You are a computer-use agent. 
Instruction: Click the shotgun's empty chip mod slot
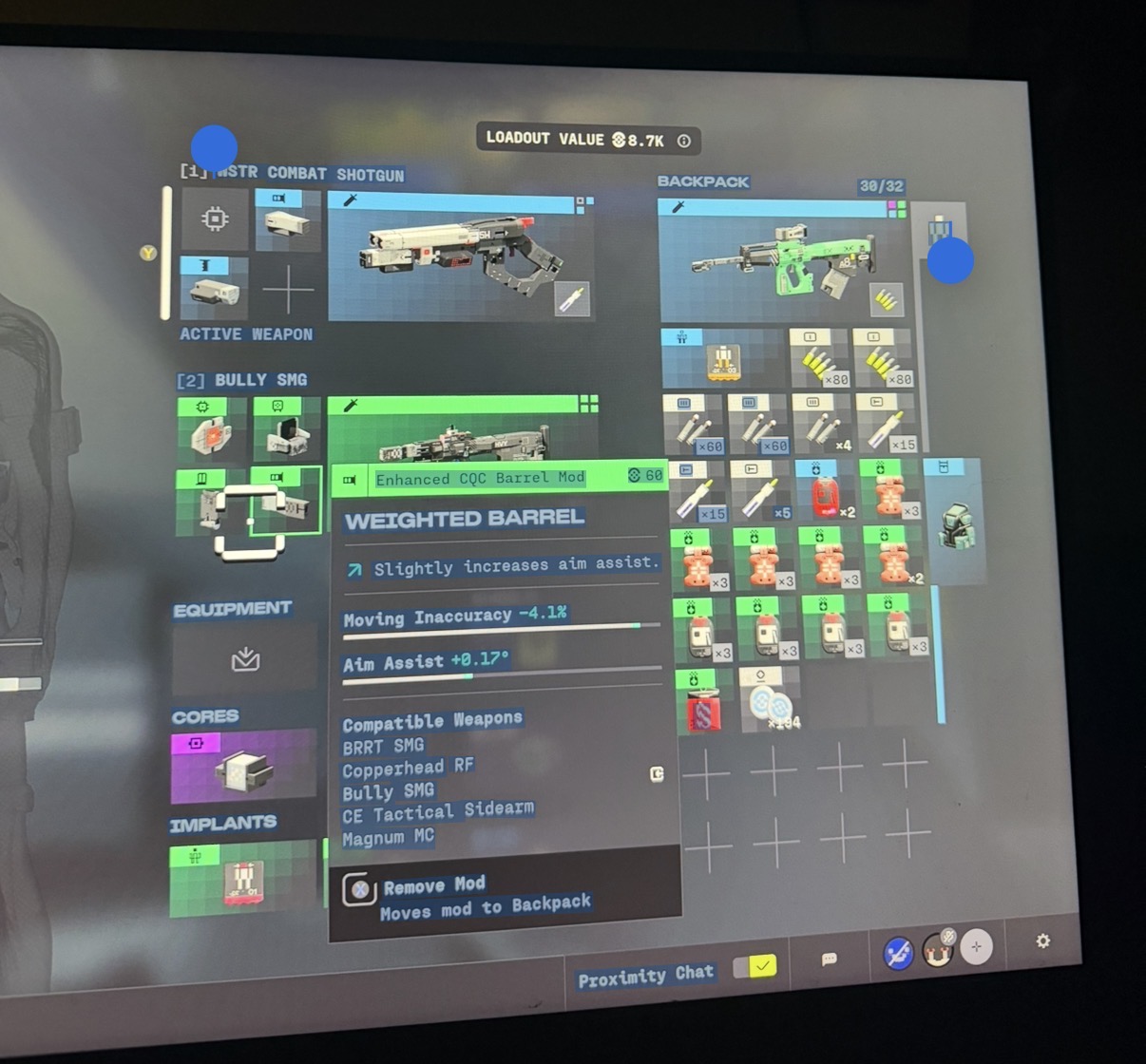point(215,220)
